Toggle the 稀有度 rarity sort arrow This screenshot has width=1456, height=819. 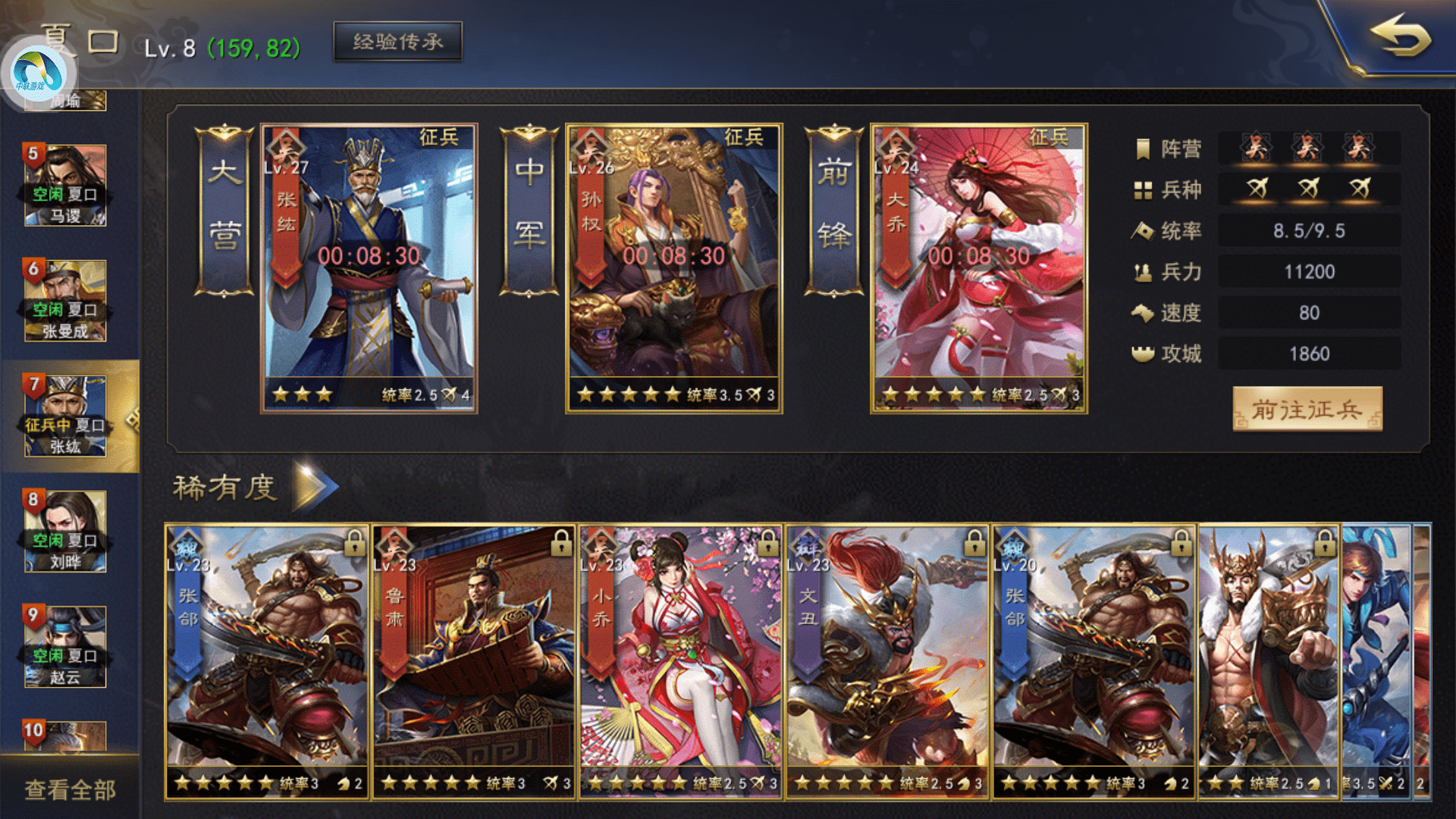click(x=314, y=487)
